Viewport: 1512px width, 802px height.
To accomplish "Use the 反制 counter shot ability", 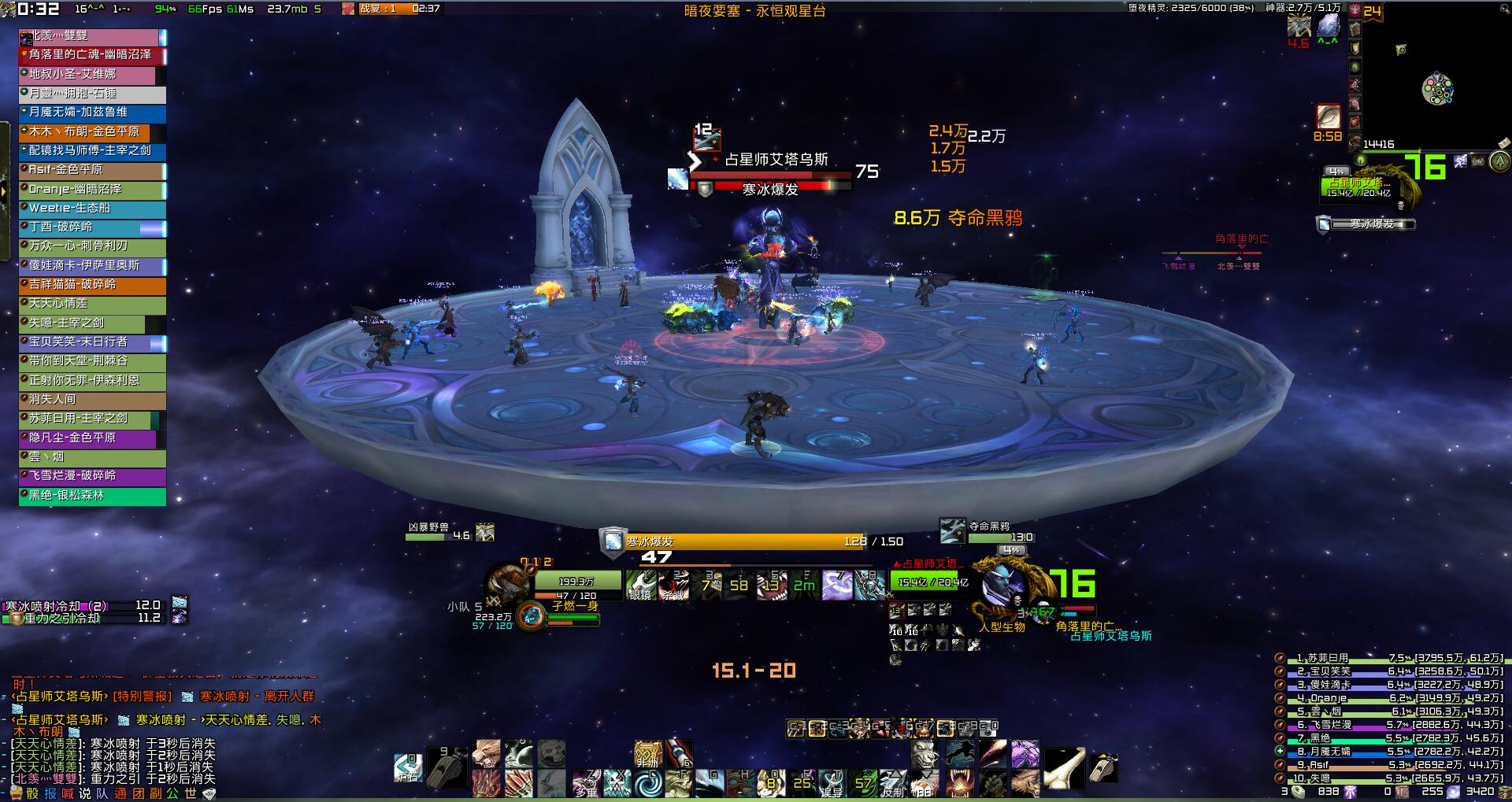I will click(x=893, y=784).
